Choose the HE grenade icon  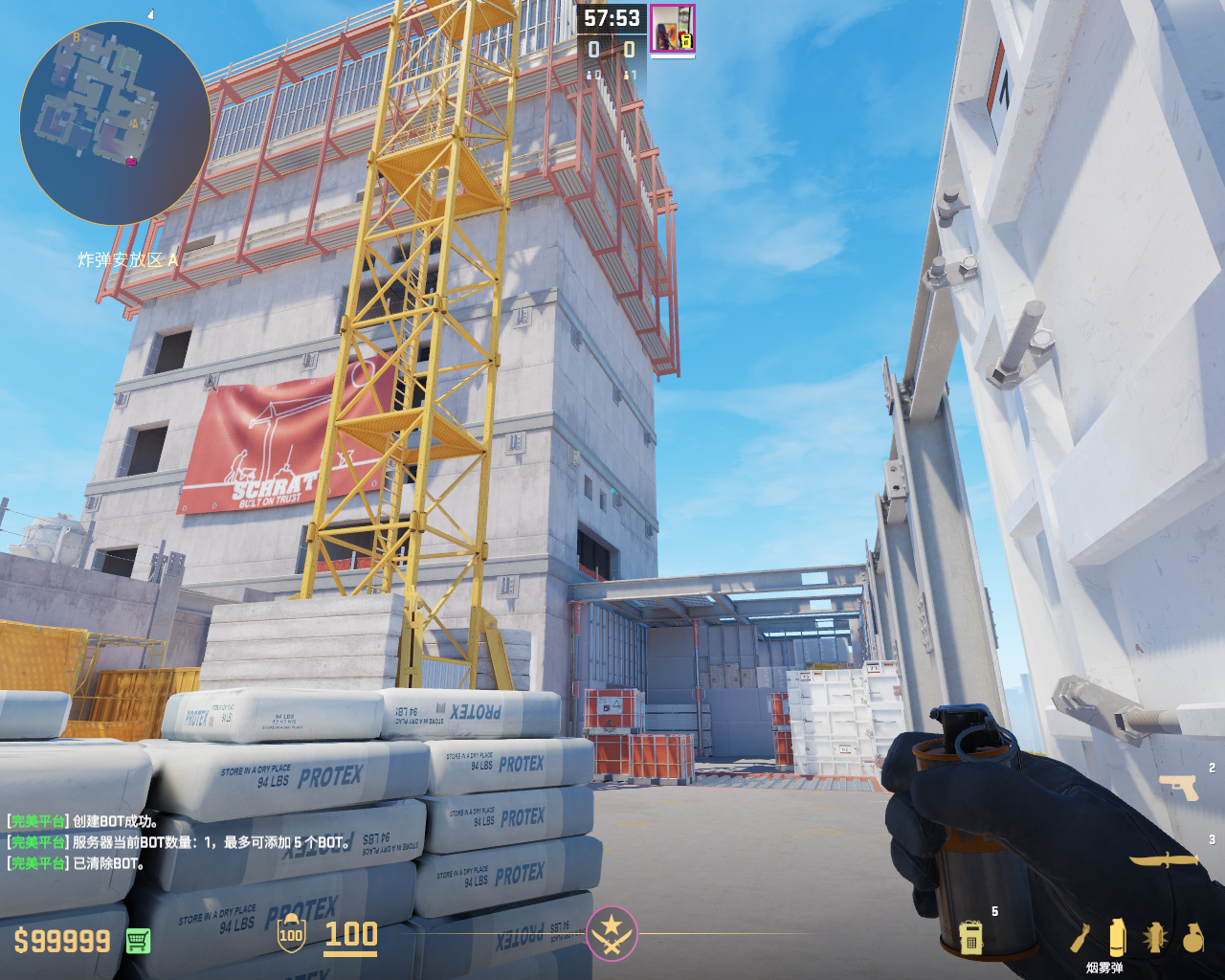coord(1192,938)
